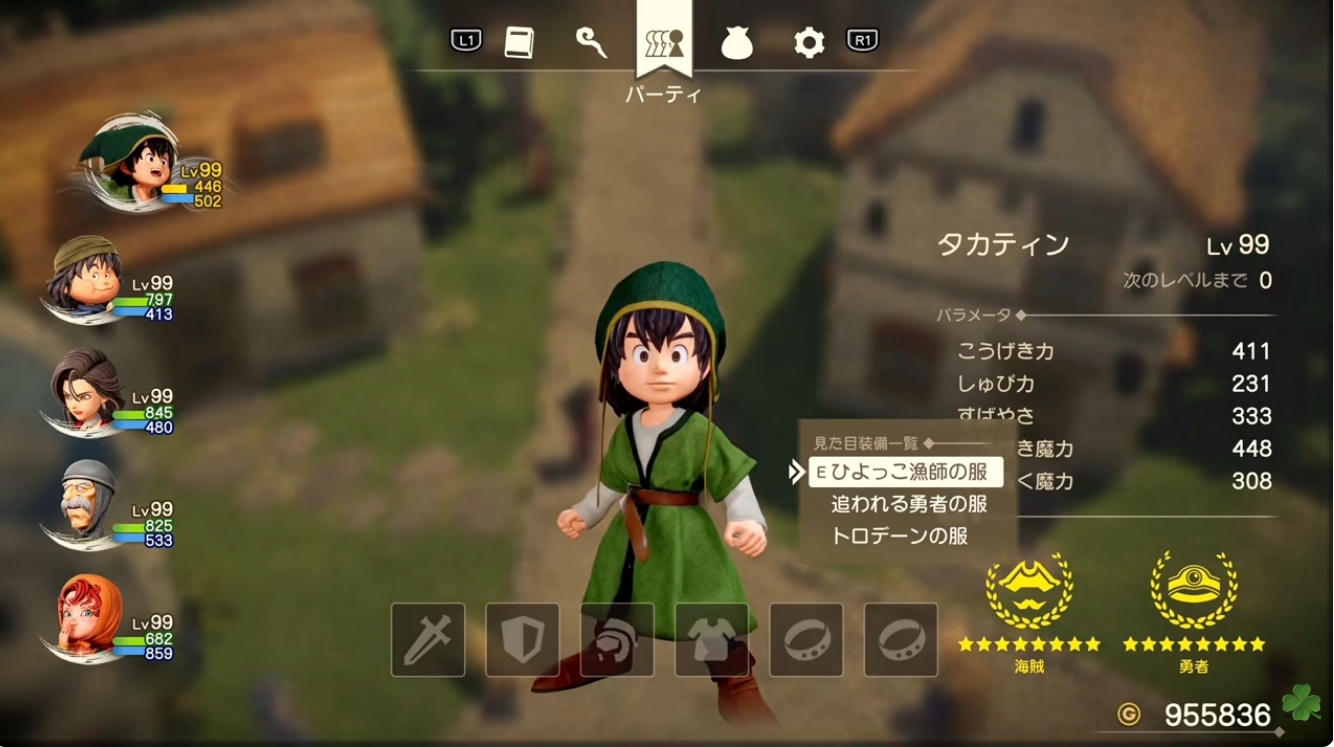Pick the トロデーンの服 outfit
Viewport: 1334px width, 747px height.
pos(899,536)
